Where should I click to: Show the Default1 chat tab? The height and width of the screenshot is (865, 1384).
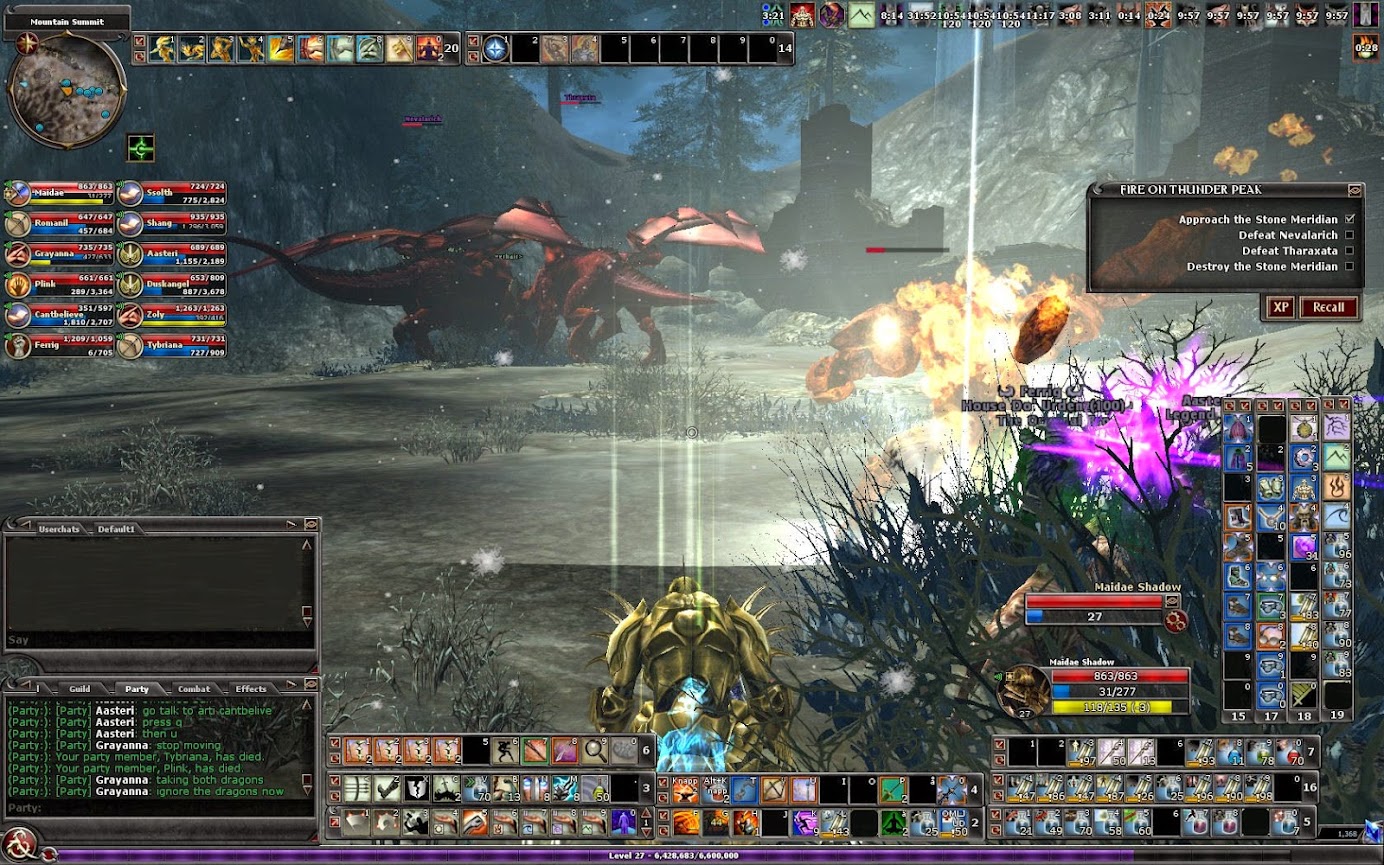pos(116,528)
